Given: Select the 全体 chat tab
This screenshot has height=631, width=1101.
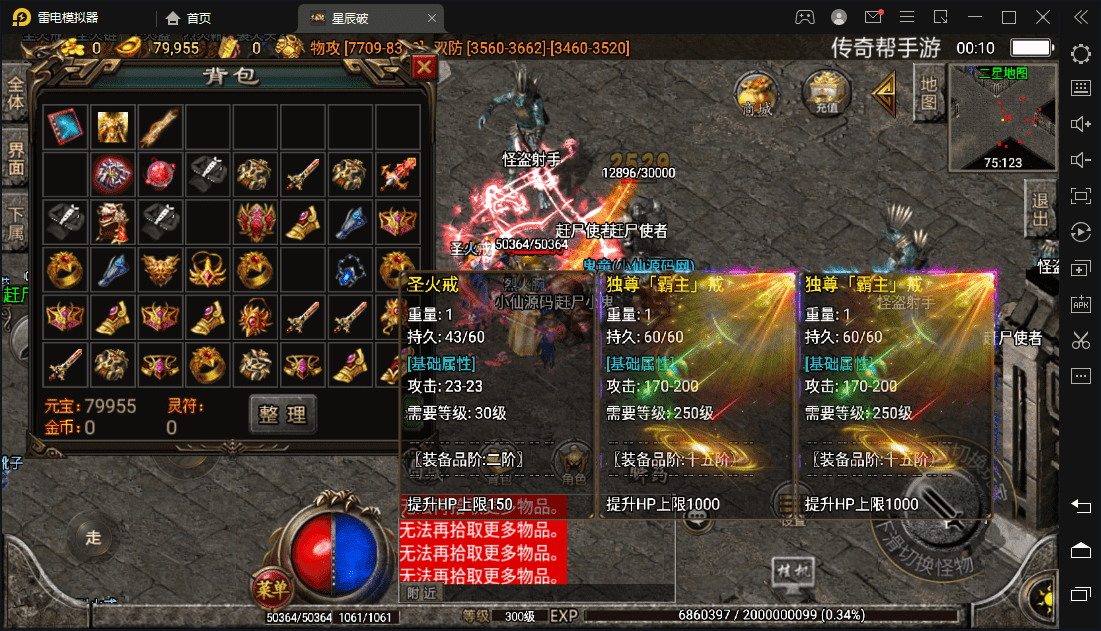Looking at the screenshot, I should tap(14, 91).
